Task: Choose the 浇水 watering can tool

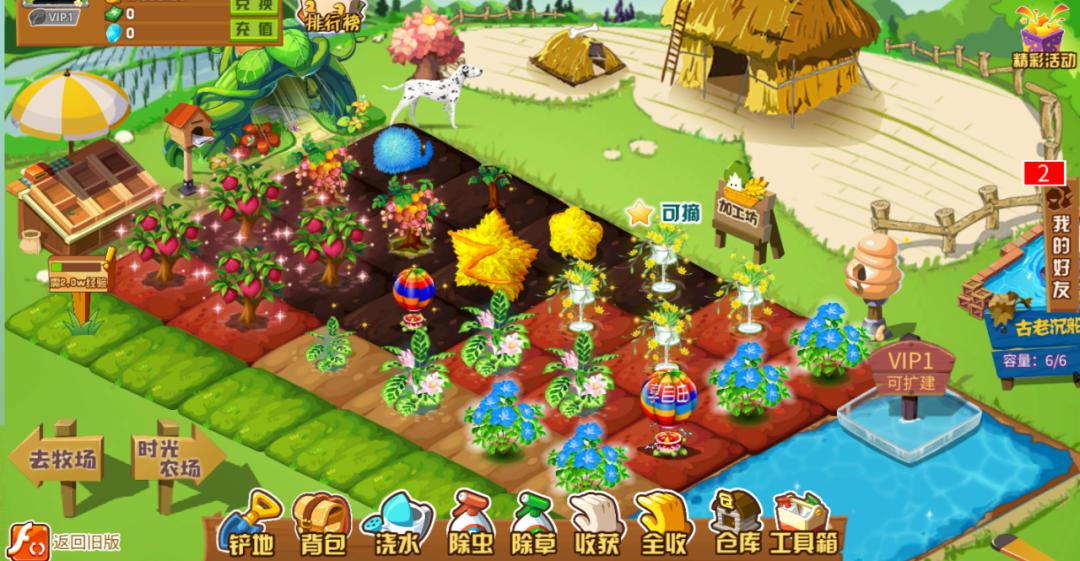Action: (x=397, y=523)
